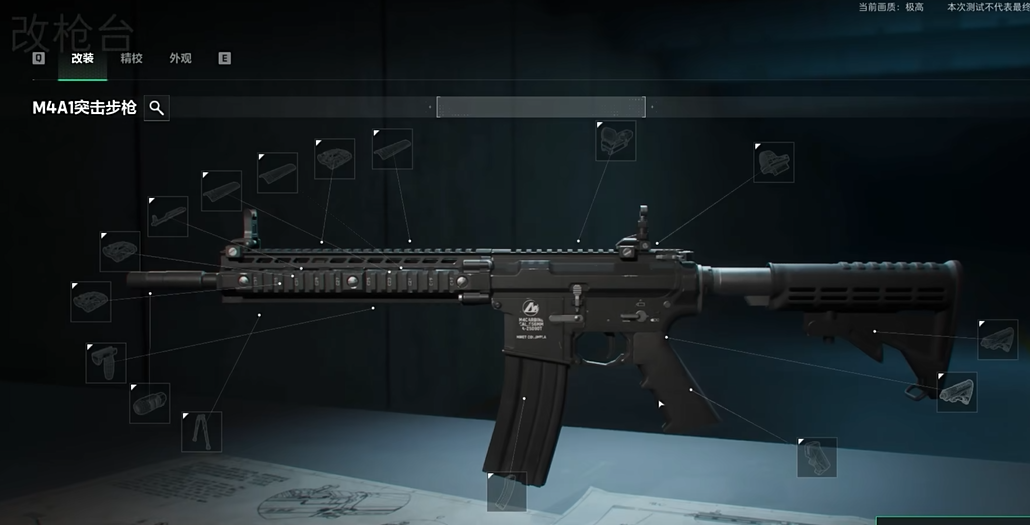
Task: Select the 改装 modification tab
Action: tap(82, 58)
